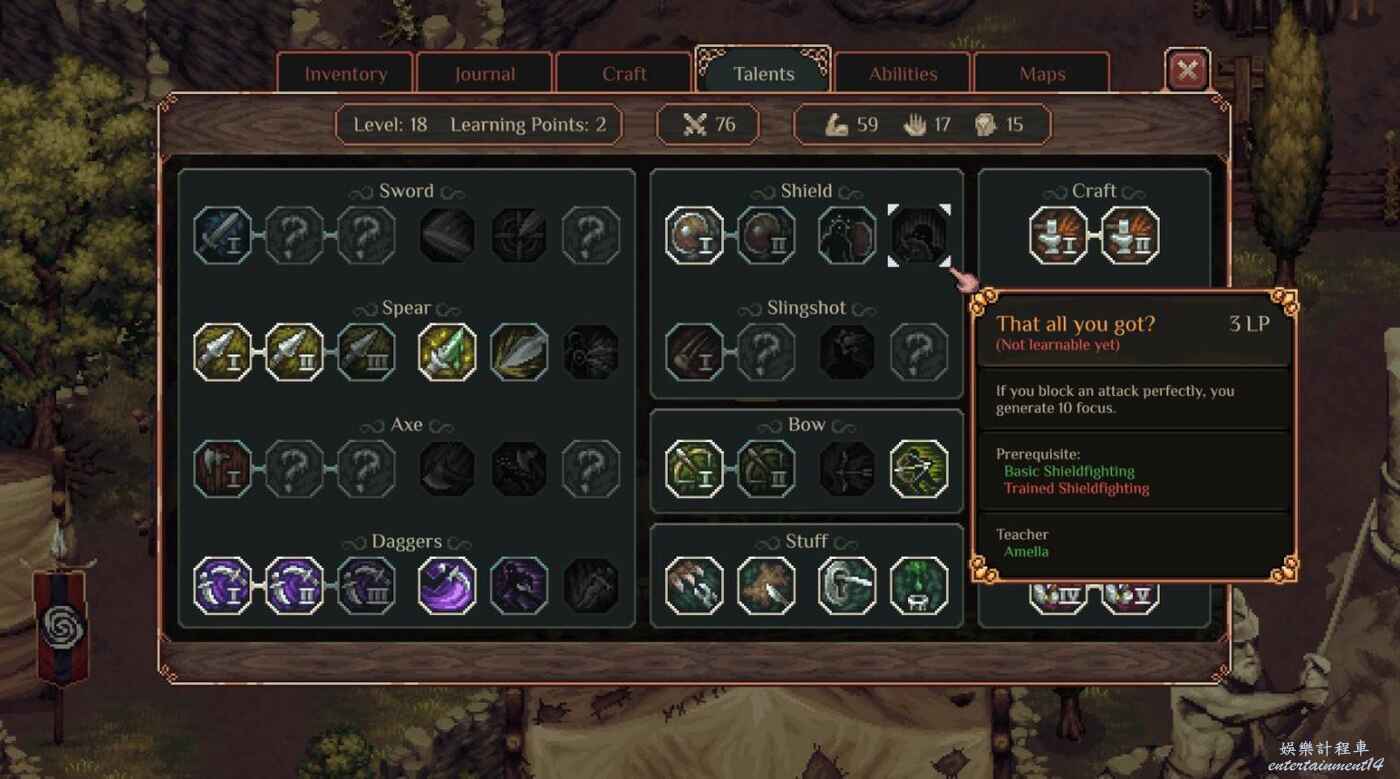Screen dimensions: 1400x779
Task: Pick the Daggers tier II talent
Action: pyautogui.click(x=295, y=586)
